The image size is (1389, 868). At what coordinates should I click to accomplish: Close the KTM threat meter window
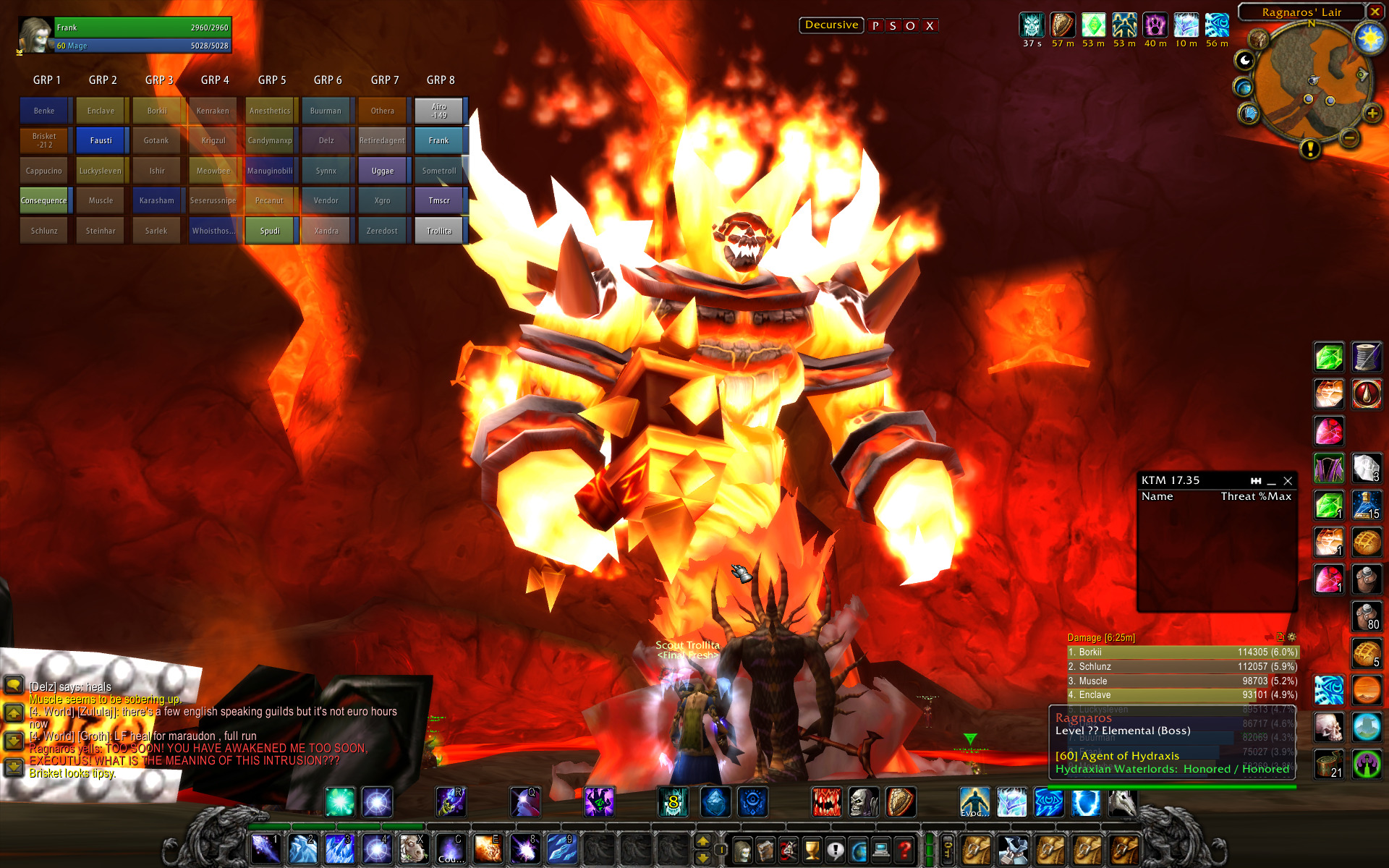click(x=1288, y=481)
